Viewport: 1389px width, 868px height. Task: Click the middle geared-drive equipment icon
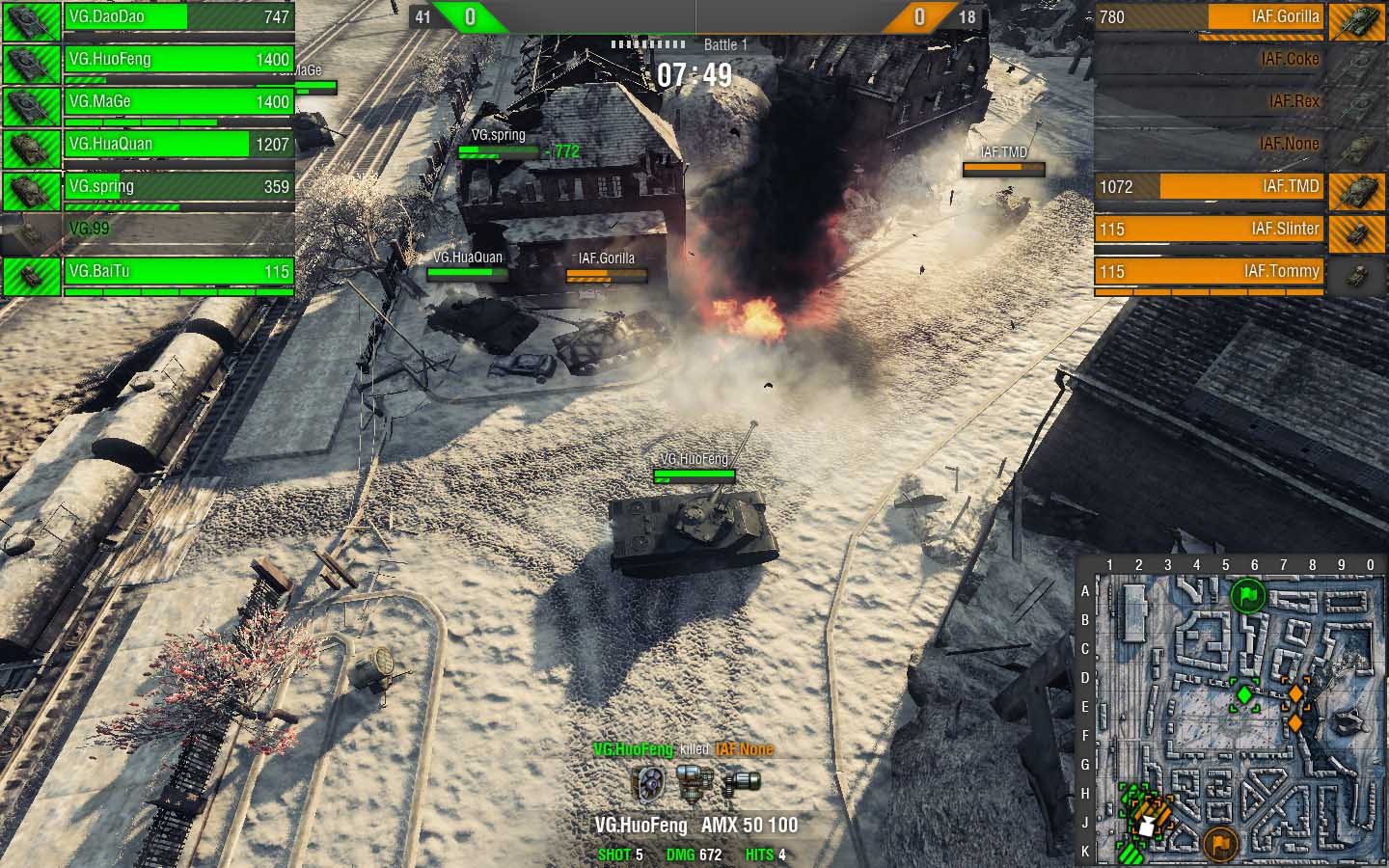pos(694,782)
